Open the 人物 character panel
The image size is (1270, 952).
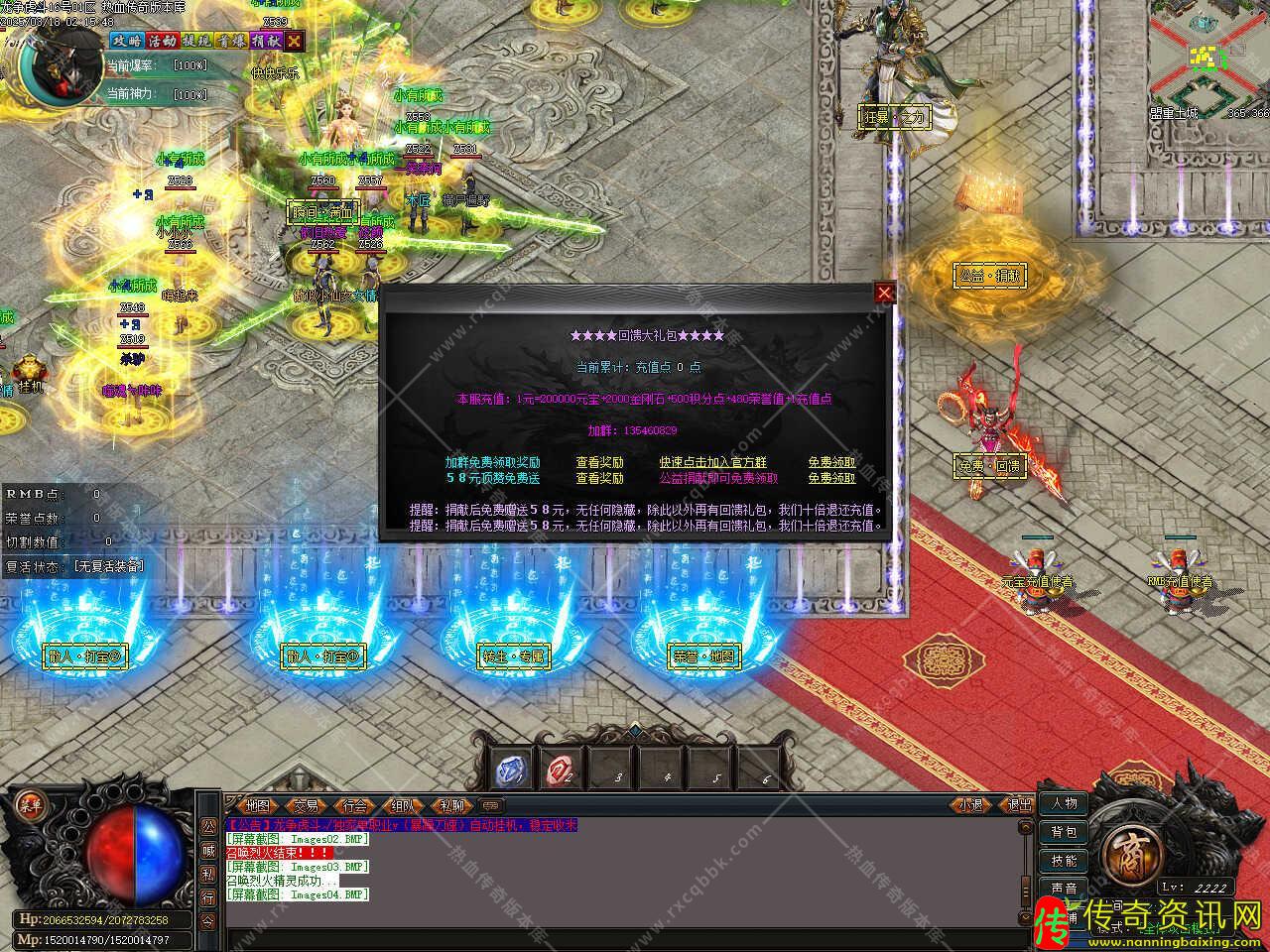(x=1064, y=803)
